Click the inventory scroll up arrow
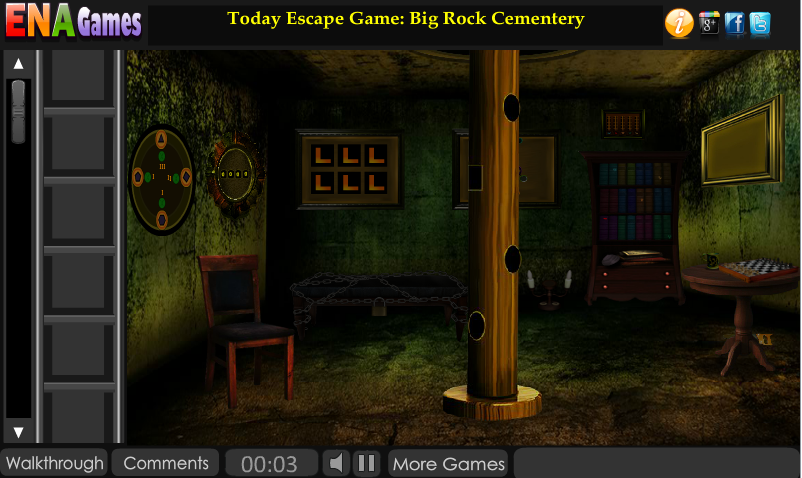802x478 pixels. [18, 64]
